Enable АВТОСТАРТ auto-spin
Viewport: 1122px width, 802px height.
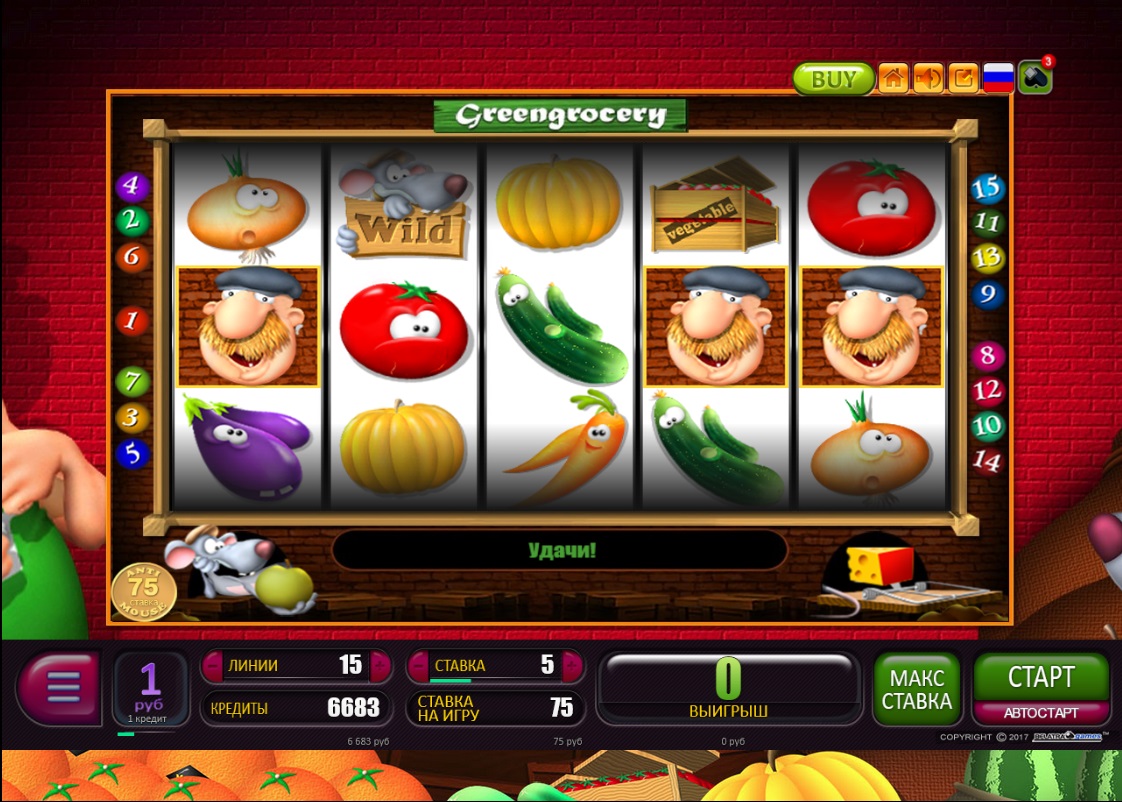(x=1041, y=713)
